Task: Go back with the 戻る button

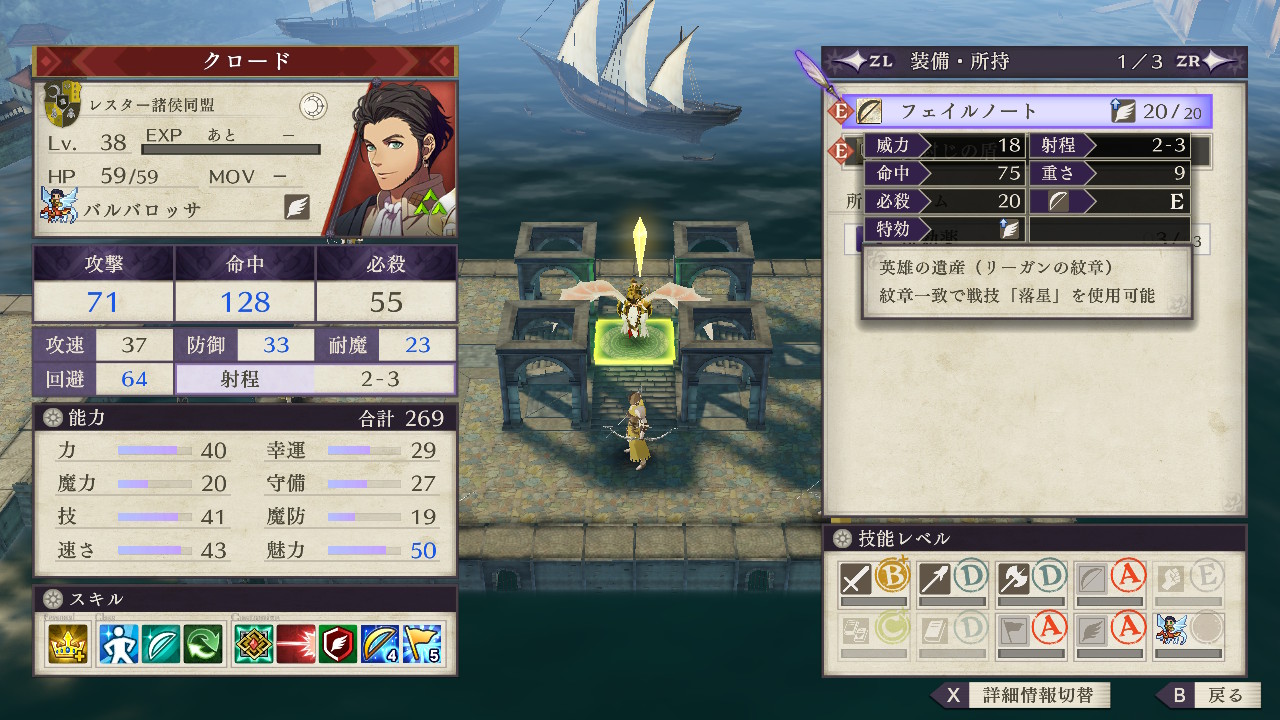Action: coord(1210,695)
